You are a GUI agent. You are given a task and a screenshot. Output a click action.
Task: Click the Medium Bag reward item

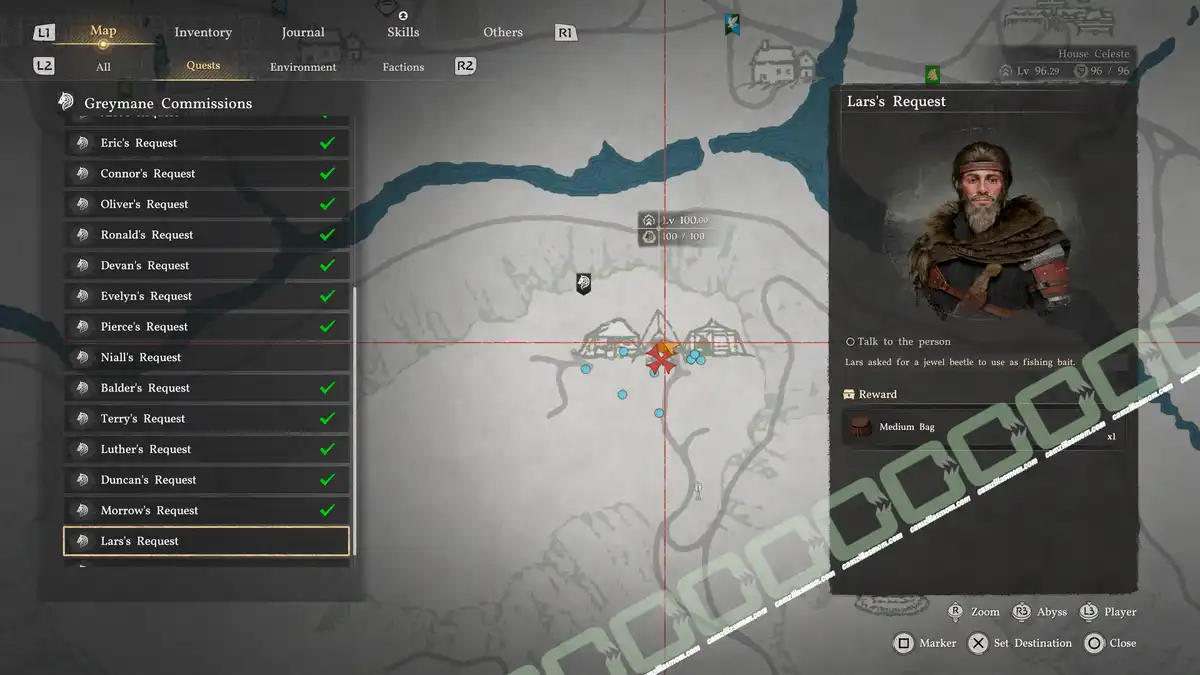[983, 427]
